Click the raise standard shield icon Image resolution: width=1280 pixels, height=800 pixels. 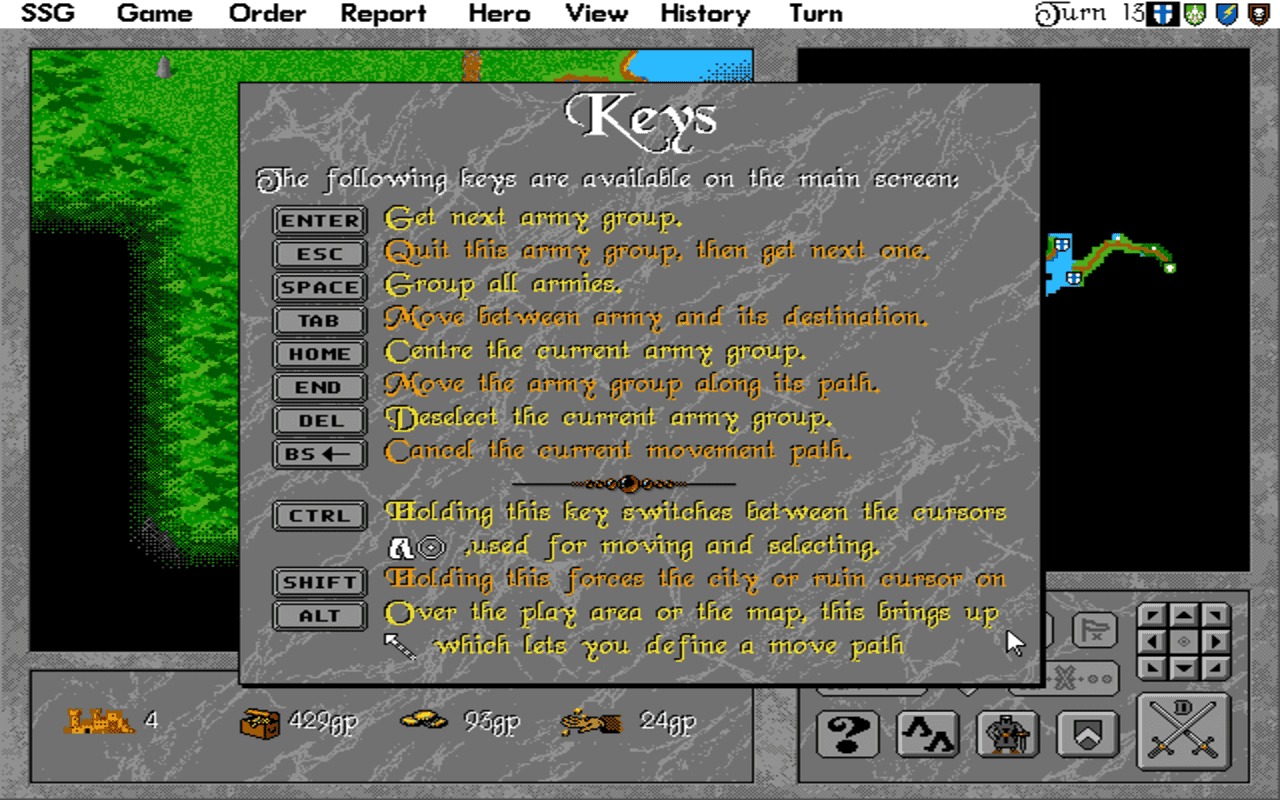pyautogui.click(x=1089, y=732)
